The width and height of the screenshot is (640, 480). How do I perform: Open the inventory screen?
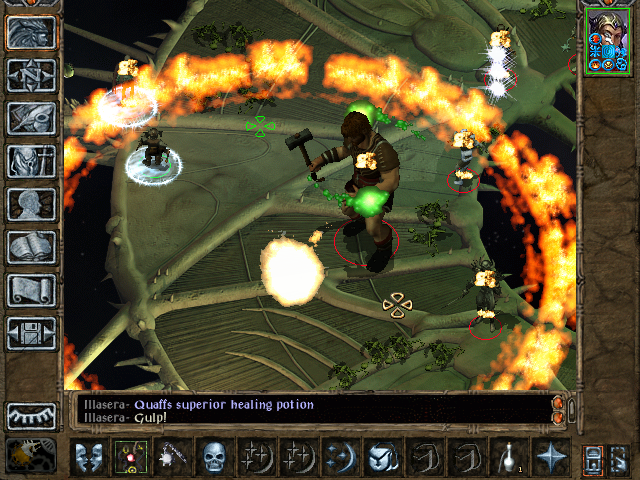(x=31, y=161)
